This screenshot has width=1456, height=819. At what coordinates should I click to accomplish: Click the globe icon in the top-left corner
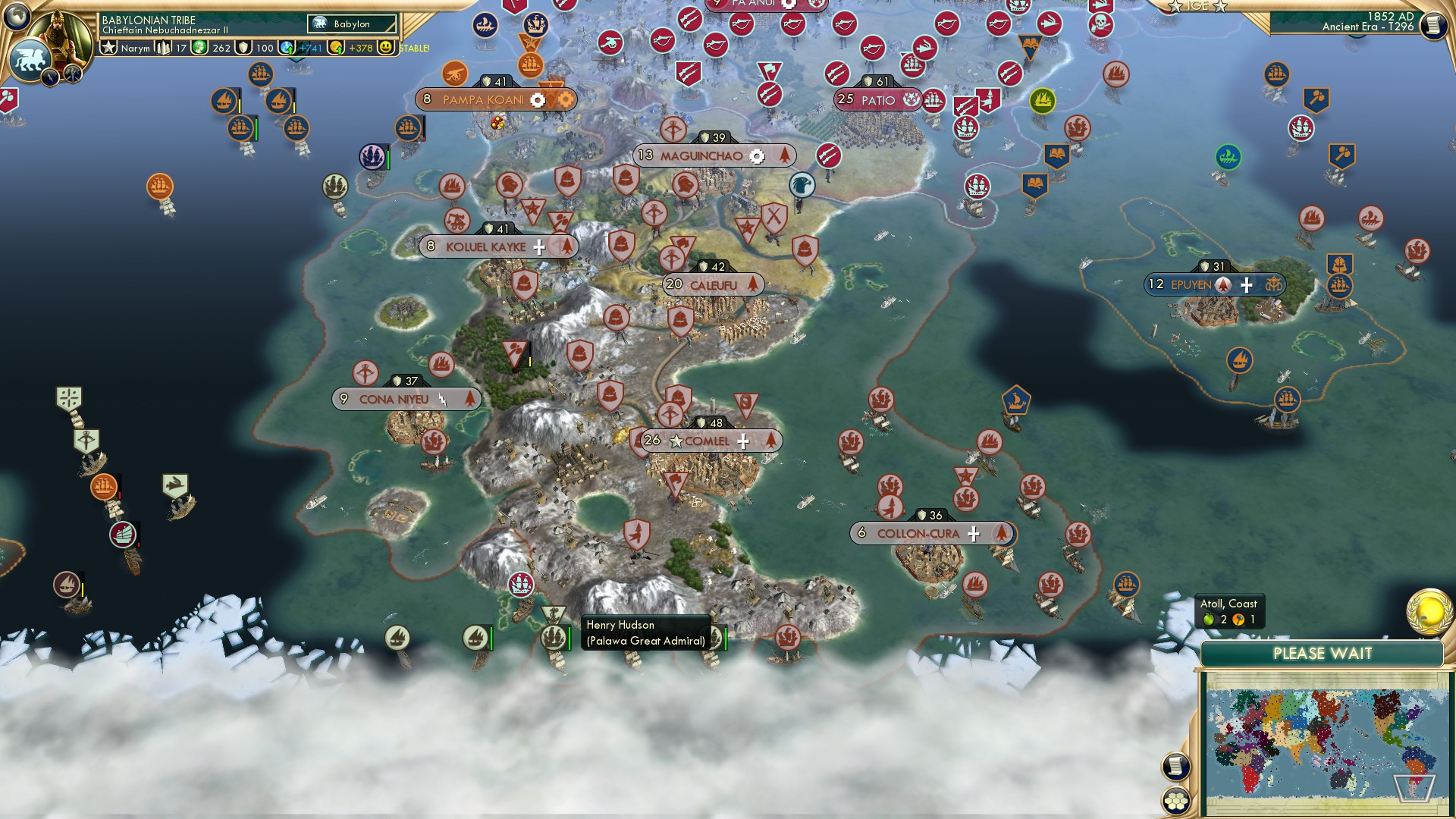pyautogui.click(x=16, y=17)
